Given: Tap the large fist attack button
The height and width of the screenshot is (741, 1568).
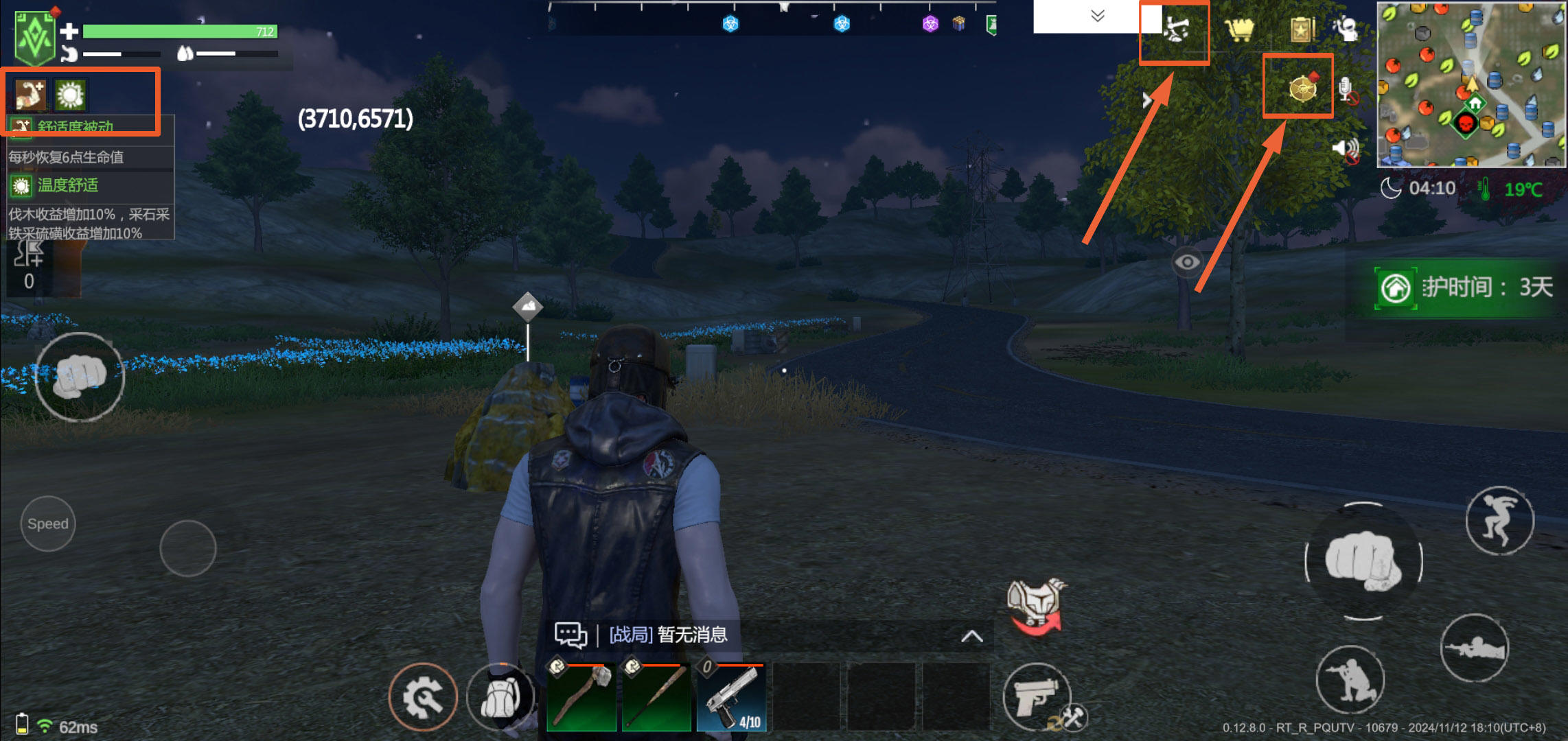Looking at the screenshot, I should 1363,561.
